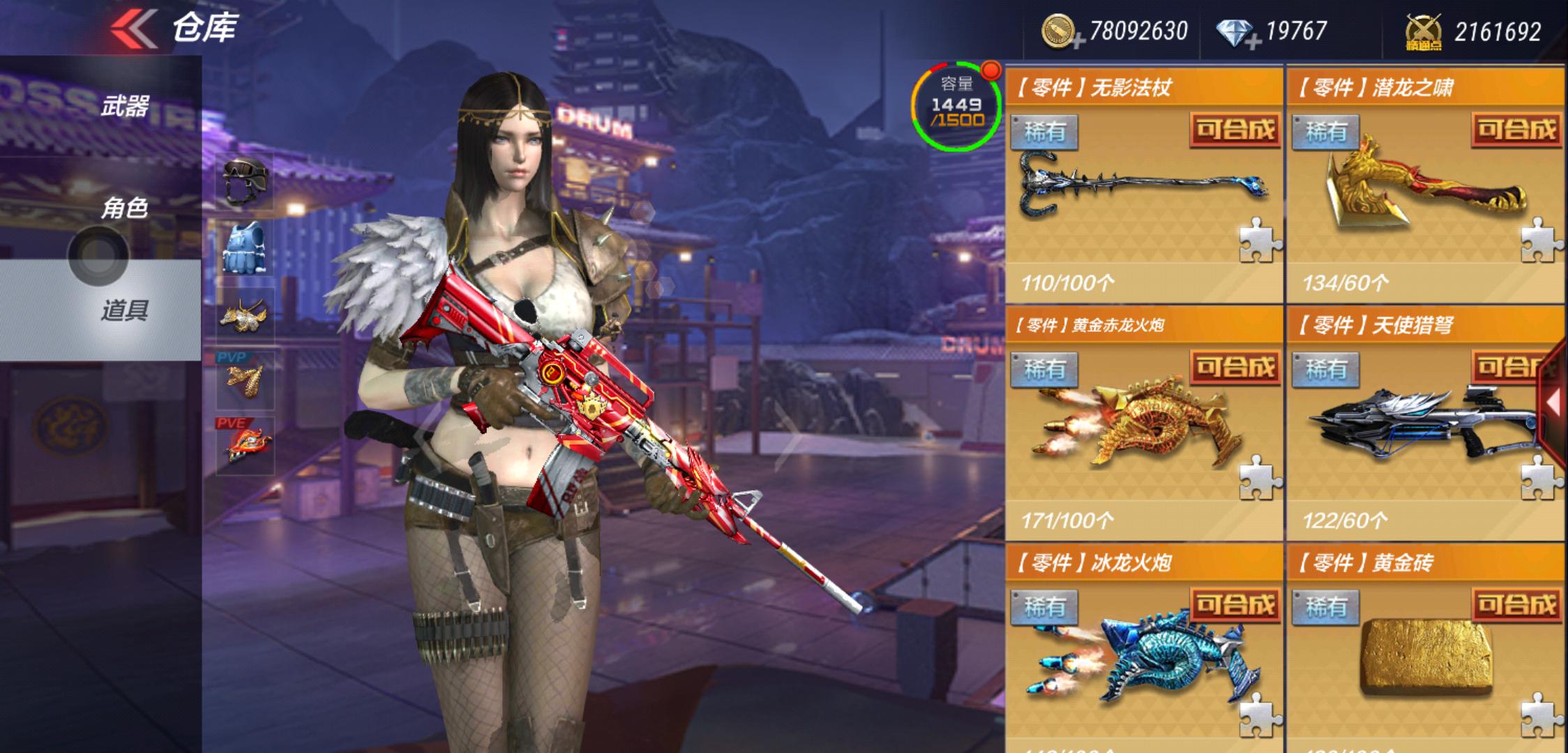Screen dimensions: 1568x753
Task: Select the helmet equipment slot
Action: (245, 181)
